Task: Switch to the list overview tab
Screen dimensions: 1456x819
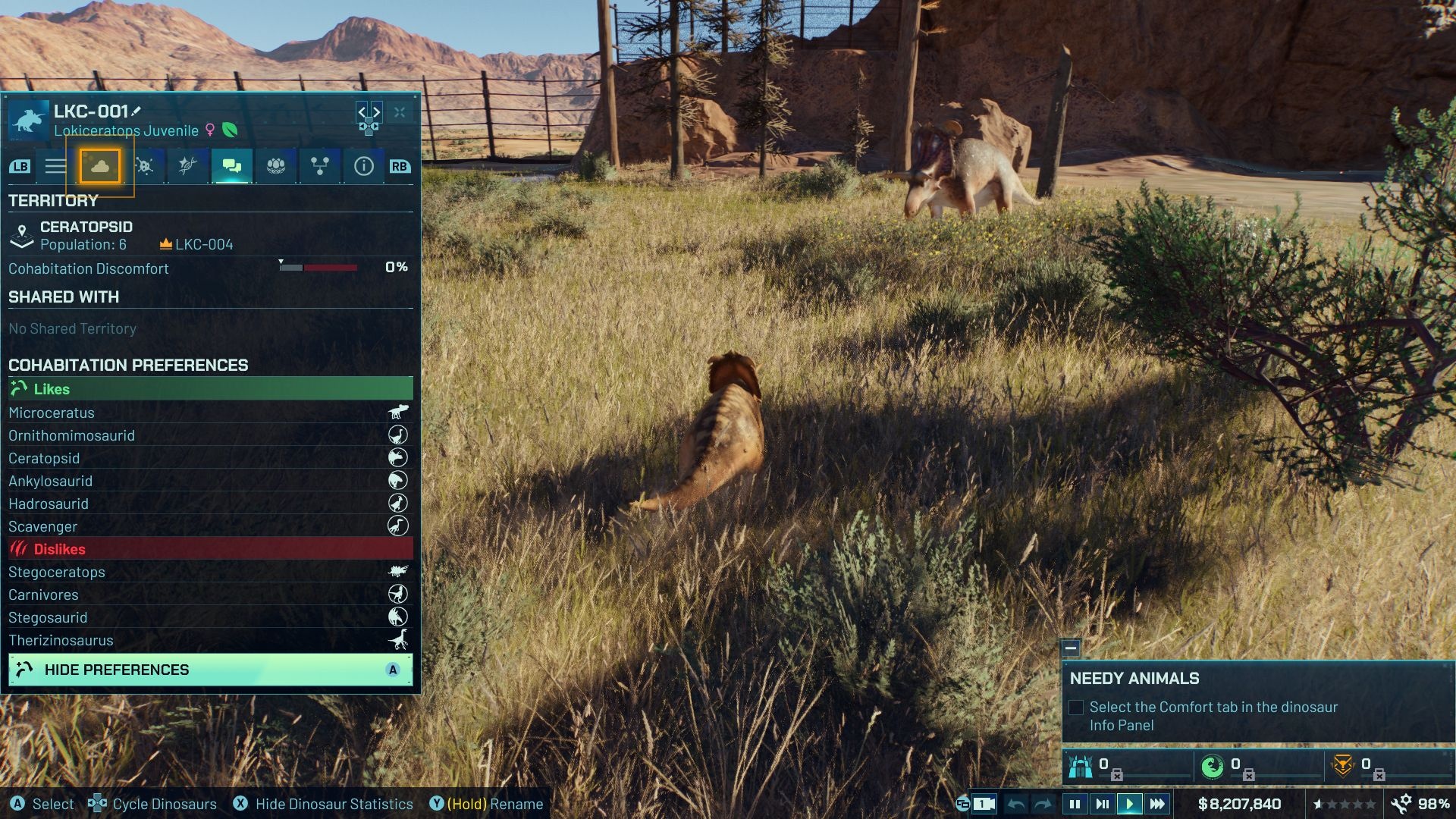Action: [55, 166]
